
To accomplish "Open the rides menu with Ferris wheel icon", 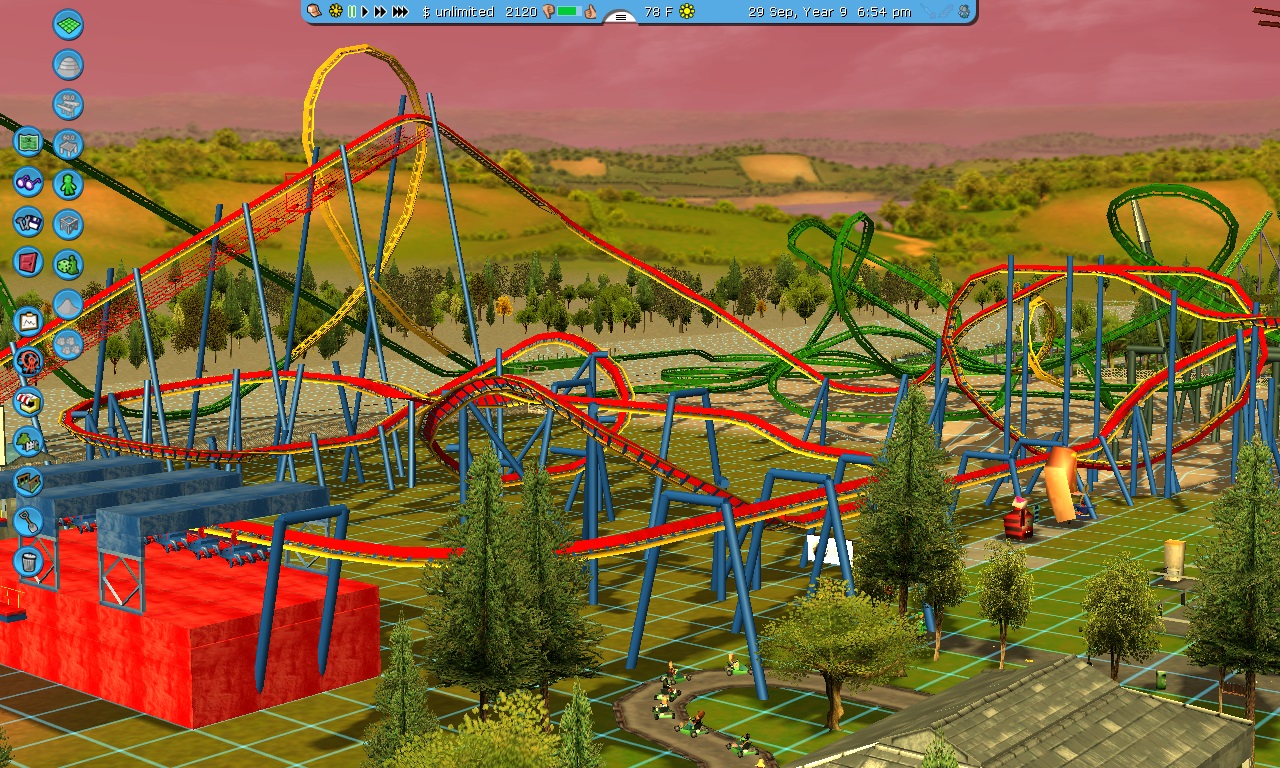I will [x=28, y=361].
